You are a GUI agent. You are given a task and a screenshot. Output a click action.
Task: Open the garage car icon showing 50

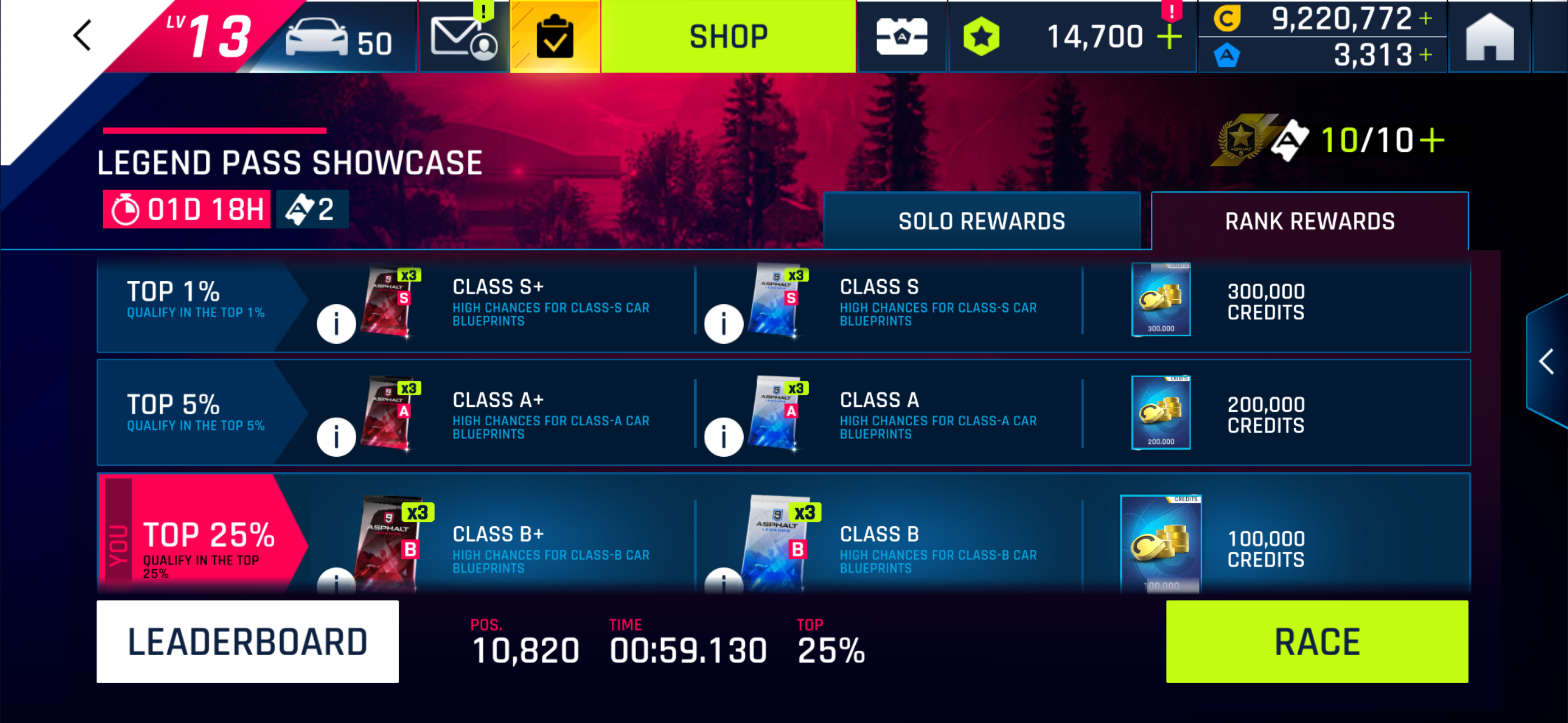tap(338, 38)
